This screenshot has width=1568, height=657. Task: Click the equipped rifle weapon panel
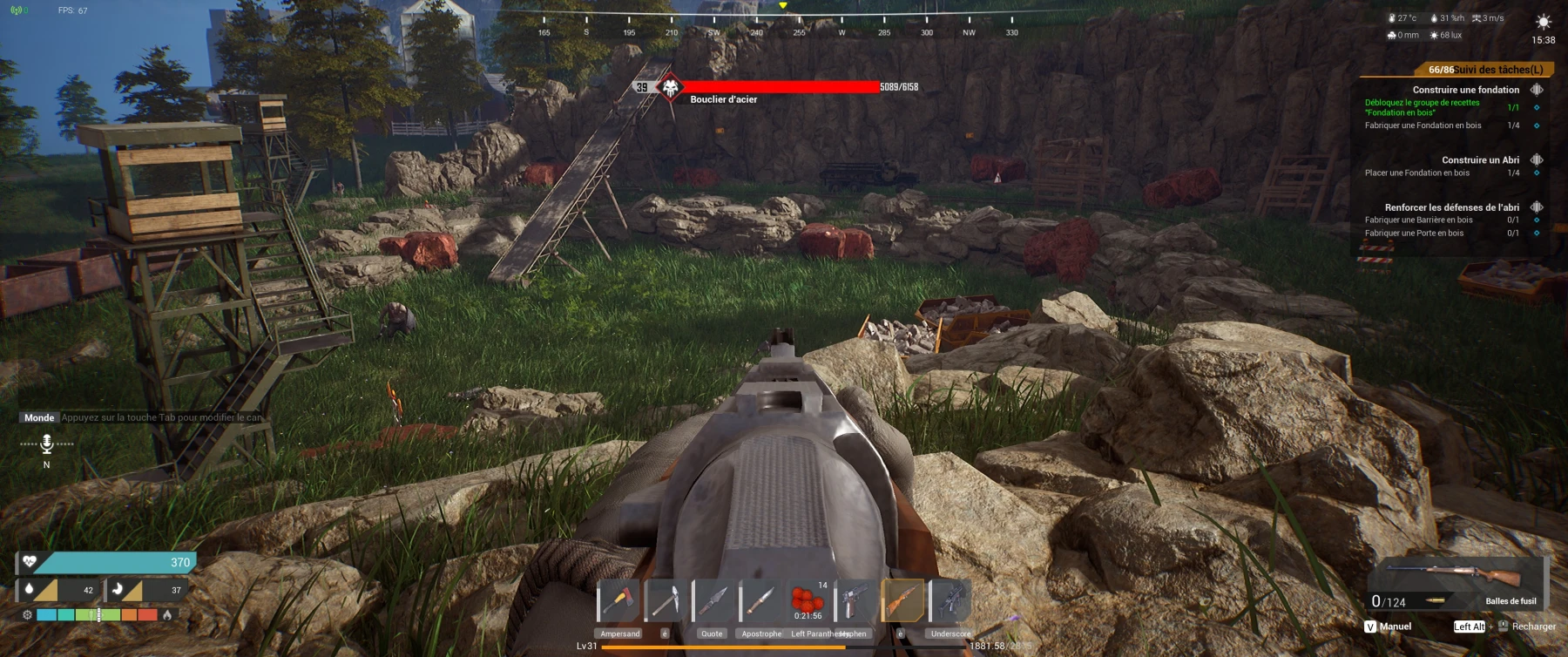[x=1456, y=582]
